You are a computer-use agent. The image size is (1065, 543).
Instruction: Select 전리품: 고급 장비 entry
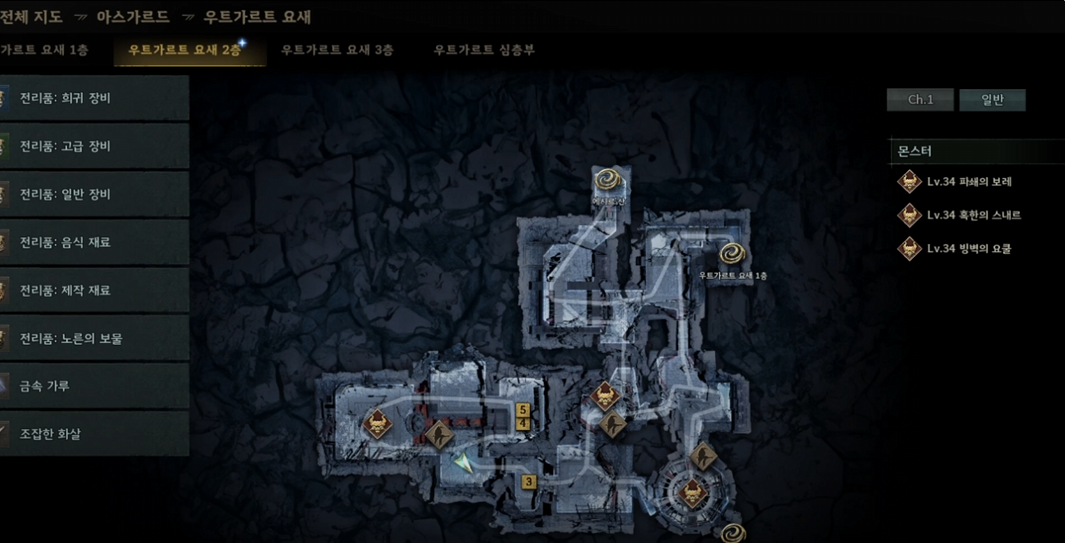(94, 146)
